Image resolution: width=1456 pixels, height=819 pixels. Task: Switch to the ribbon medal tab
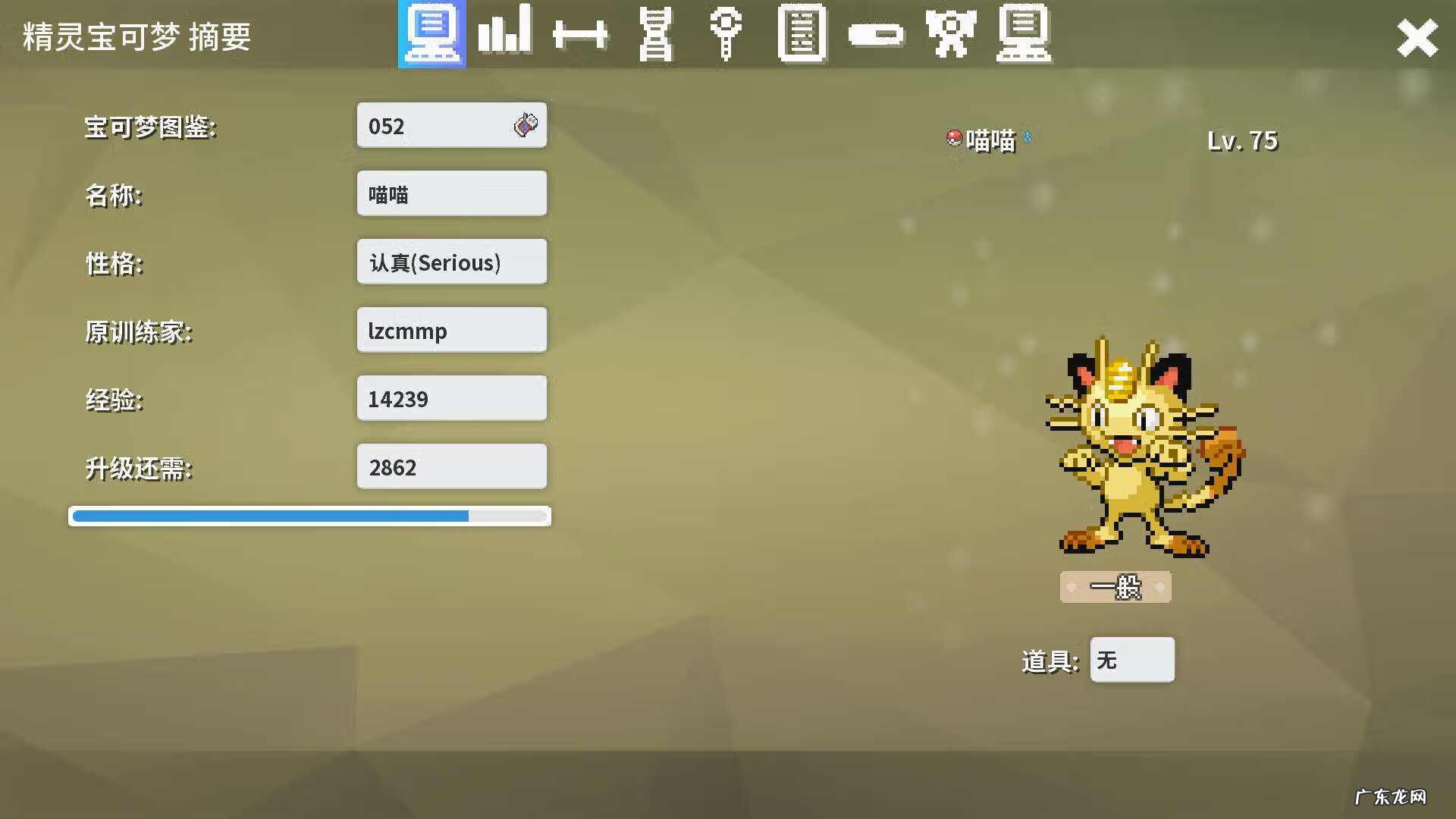point(950,34)
